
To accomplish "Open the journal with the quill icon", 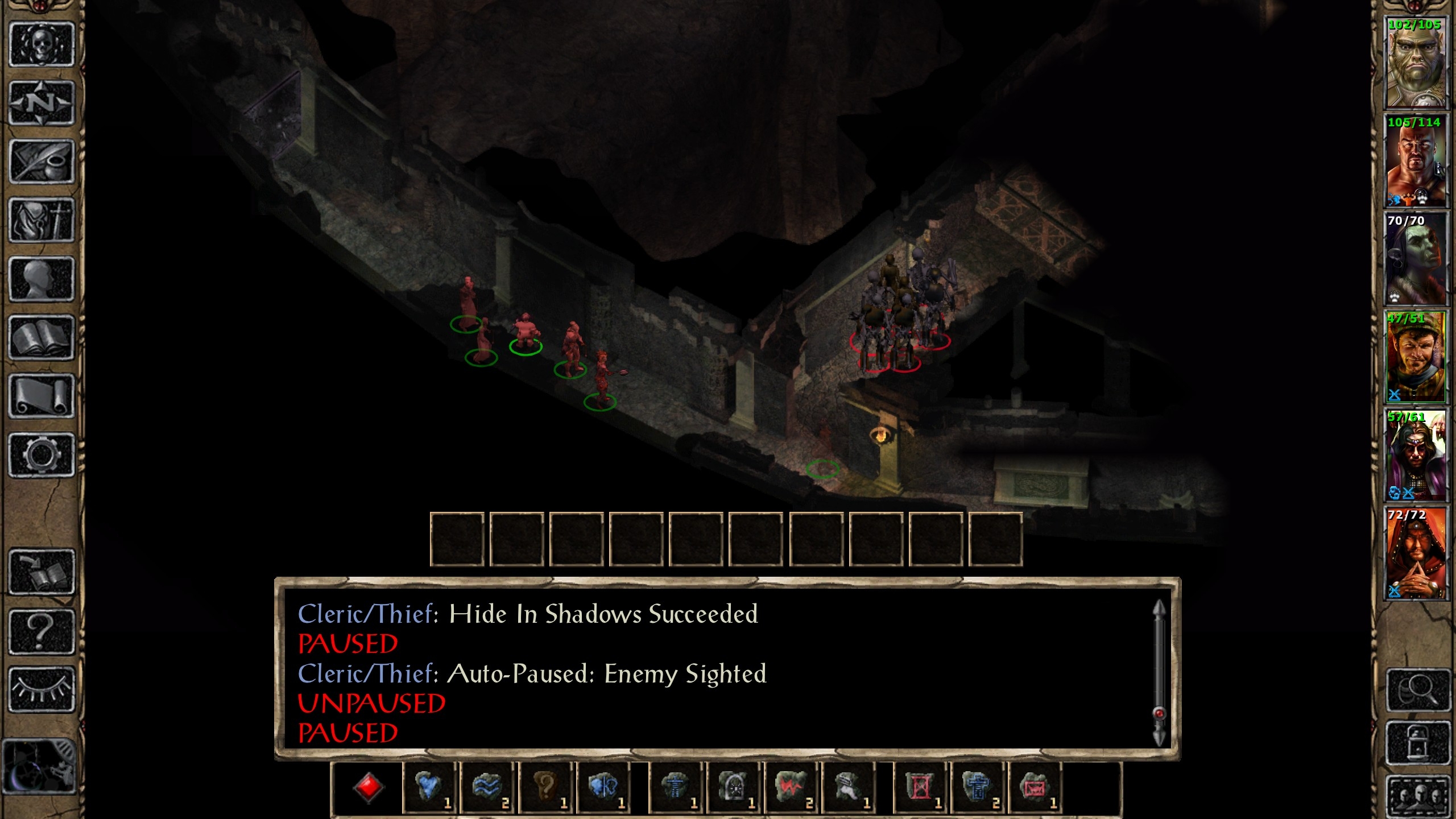I will tap(42, 162).
